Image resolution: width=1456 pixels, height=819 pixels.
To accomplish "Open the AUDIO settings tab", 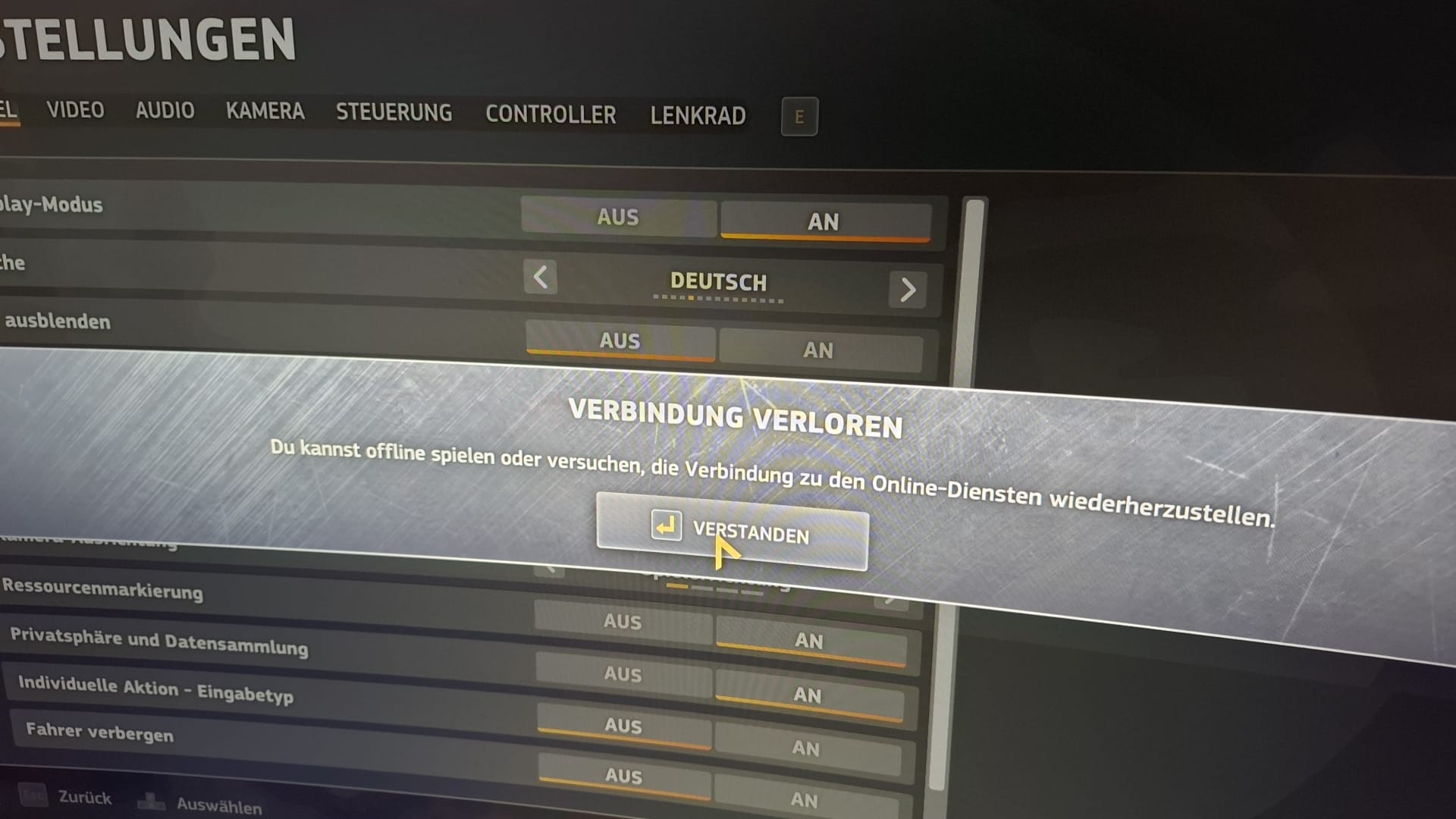I will pyautogui.click(x=165, y=111).
